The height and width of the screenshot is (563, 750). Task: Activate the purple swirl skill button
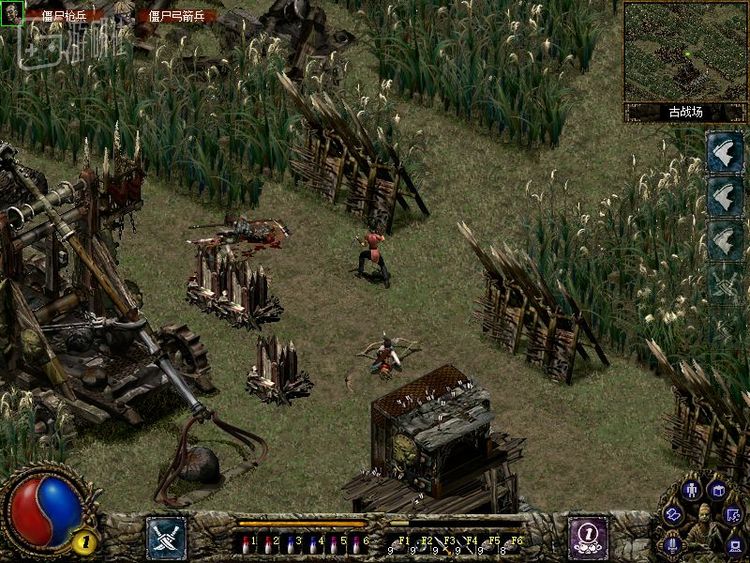[588, 536]
